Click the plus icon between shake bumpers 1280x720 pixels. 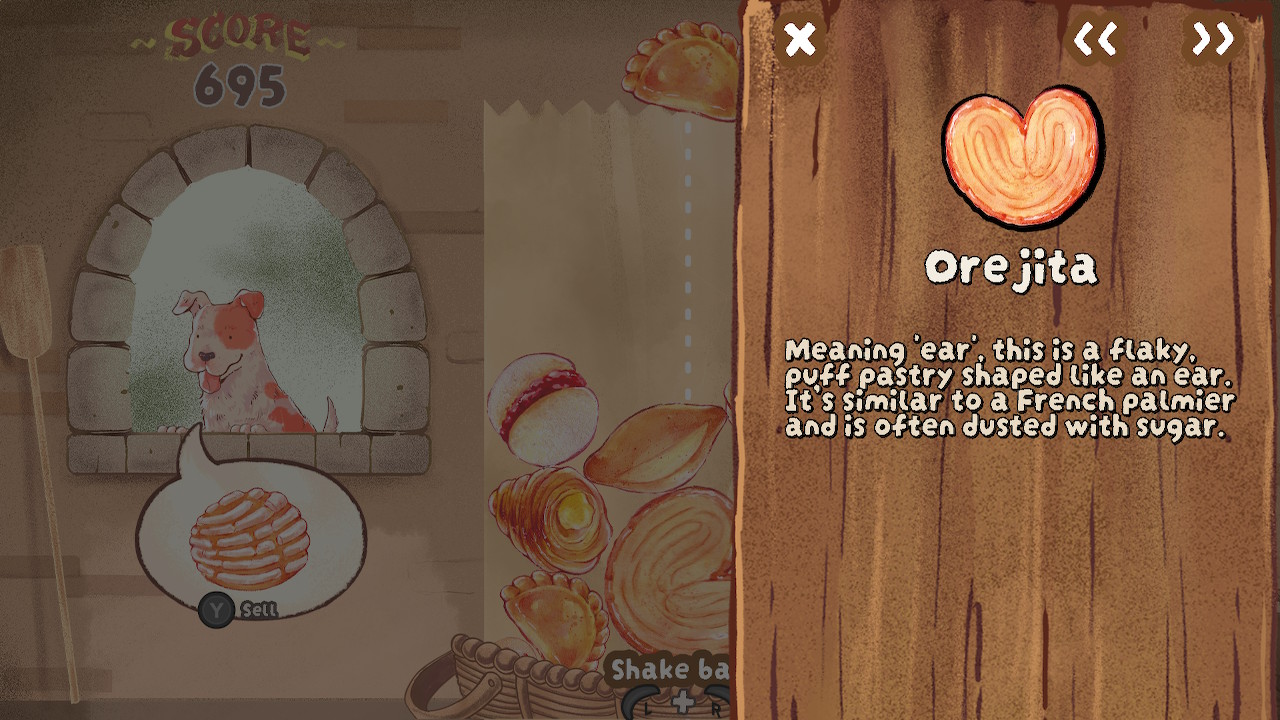point(683,701)
